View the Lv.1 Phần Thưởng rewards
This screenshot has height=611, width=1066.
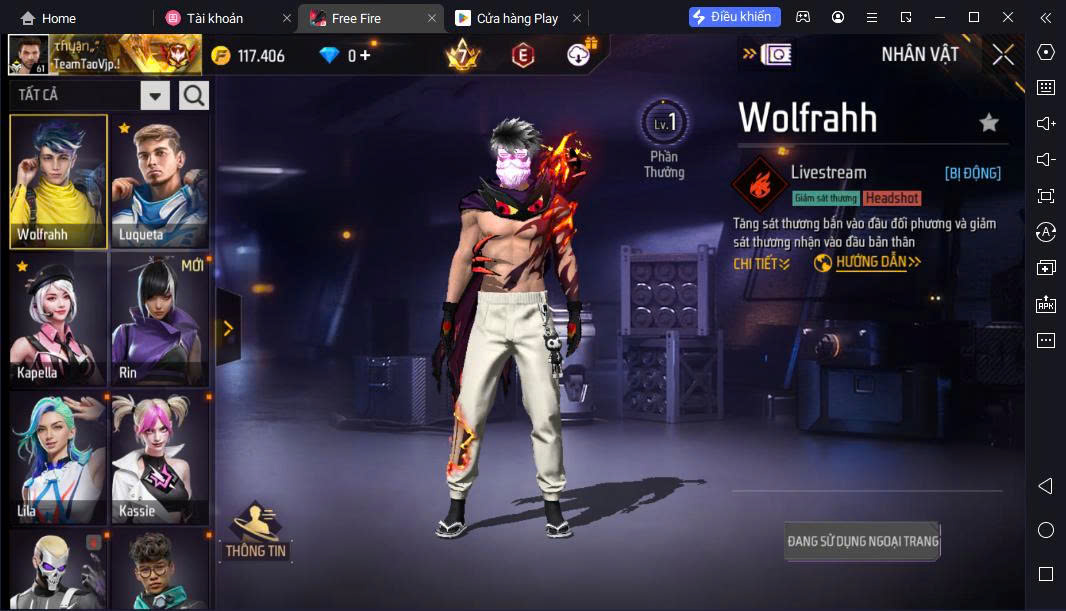click(x=664, y=139)
